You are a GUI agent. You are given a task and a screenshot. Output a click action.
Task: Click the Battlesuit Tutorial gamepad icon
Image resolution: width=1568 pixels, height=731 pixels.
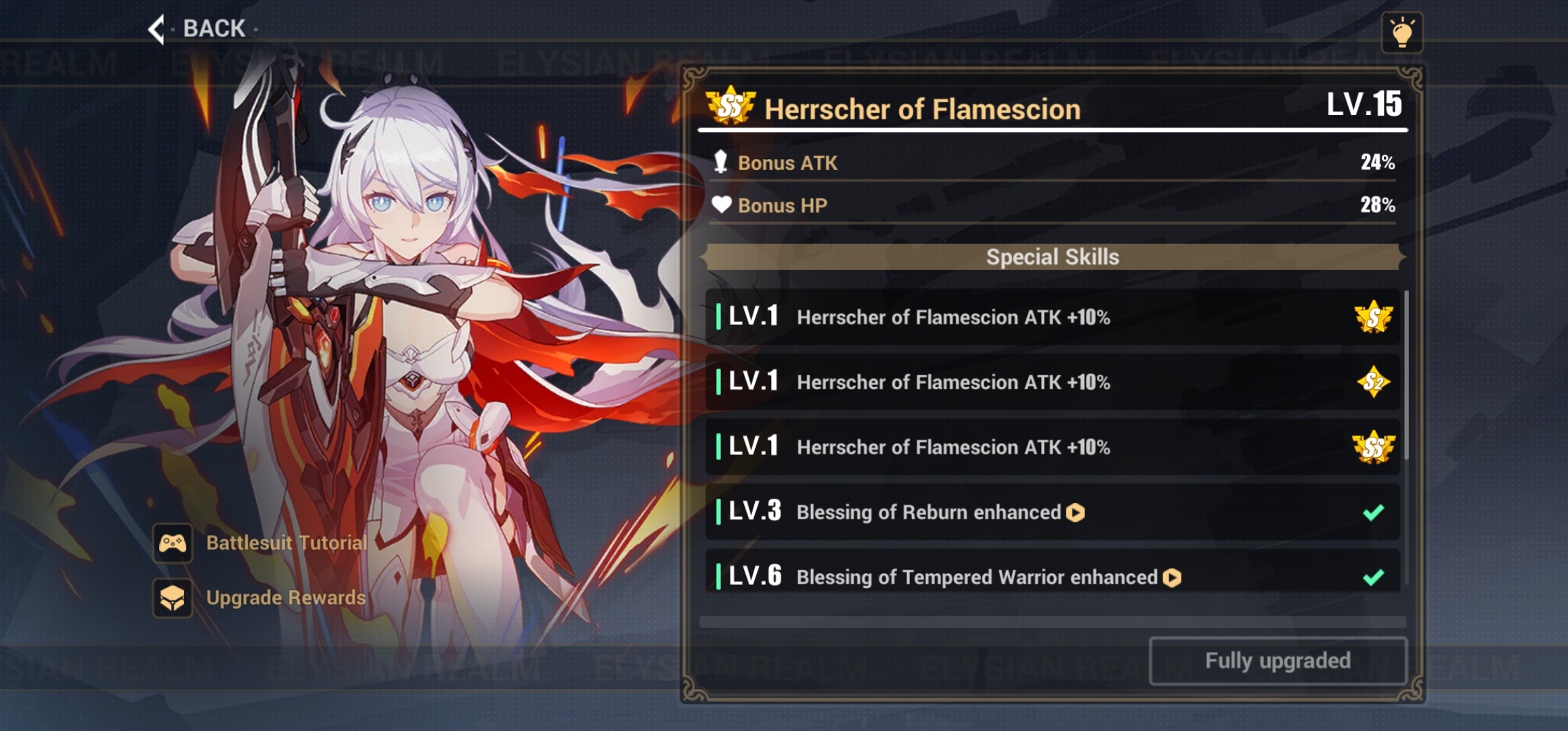pyautogui.click(x=174, y=543)
